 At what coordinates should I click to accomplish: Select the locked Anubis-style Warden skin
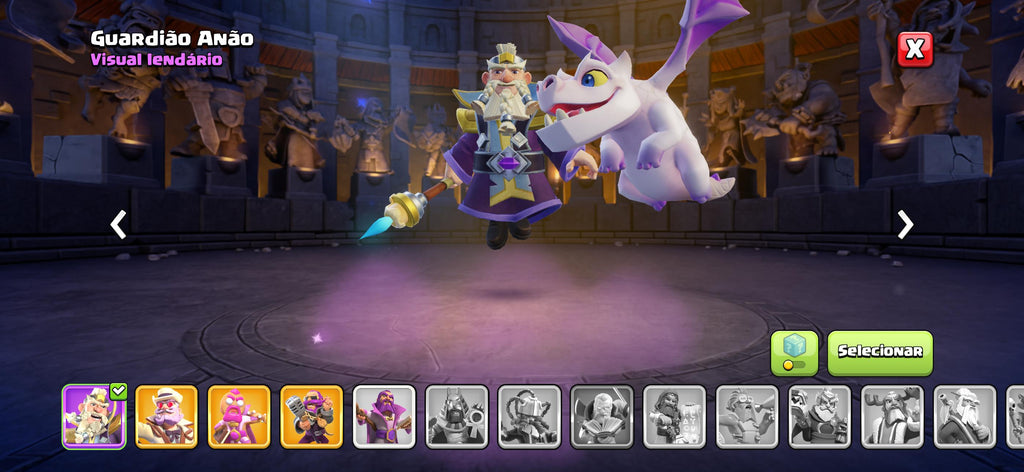click(457, 416)
